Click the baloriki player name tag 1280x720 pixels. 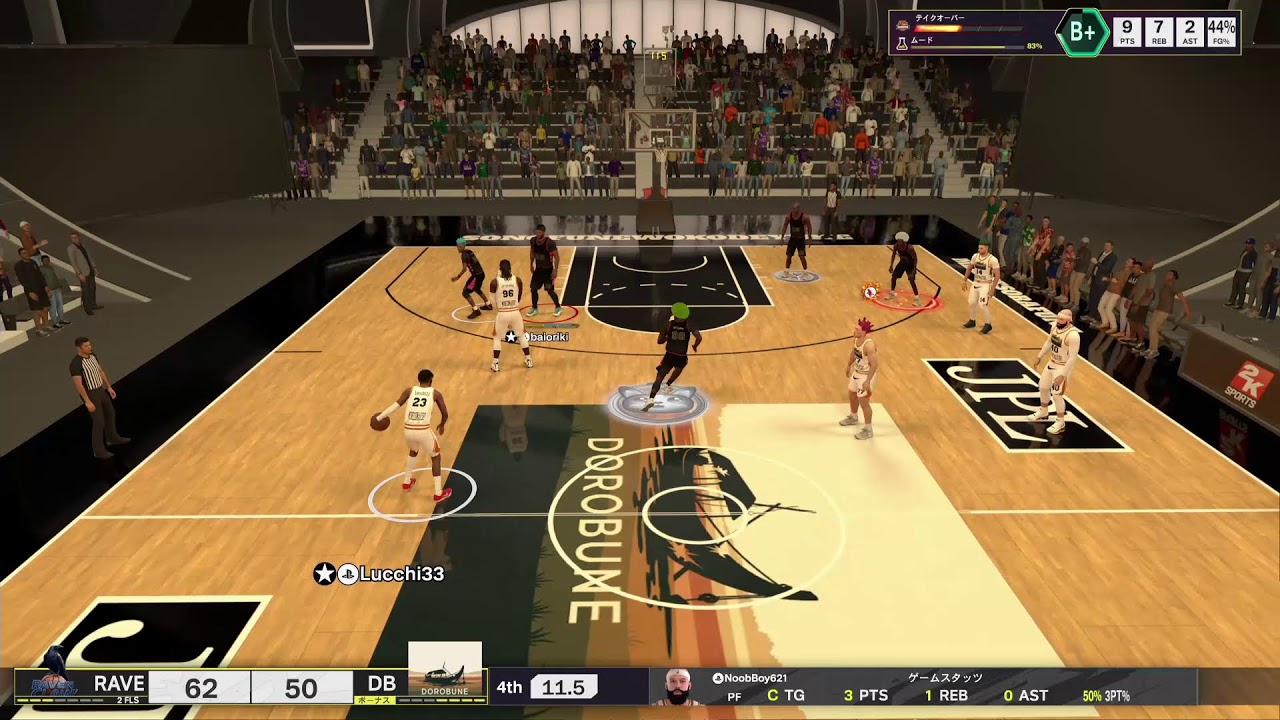540,337
